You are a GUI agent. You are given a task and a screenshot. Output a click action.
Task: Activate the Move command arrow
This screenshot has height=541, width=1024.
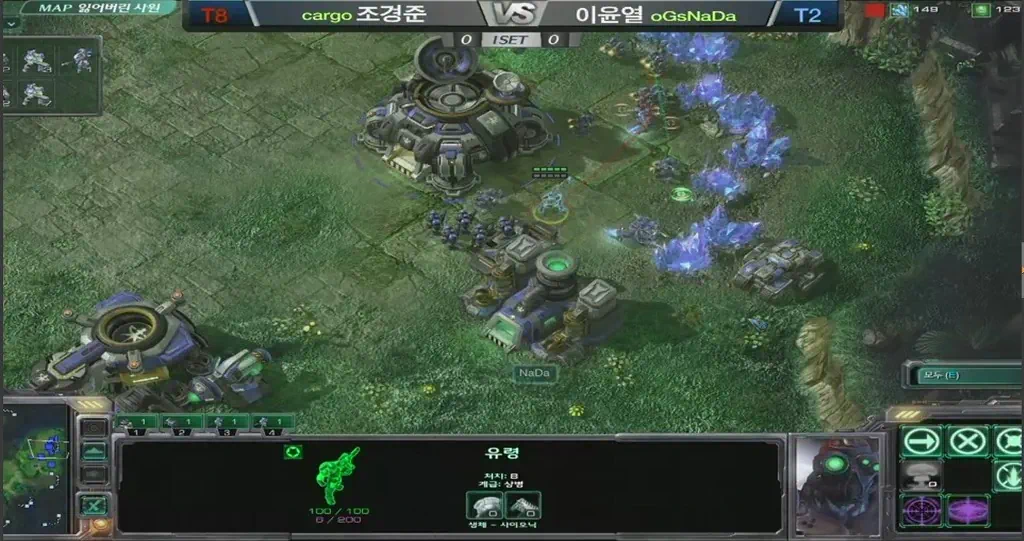point(922,441)
